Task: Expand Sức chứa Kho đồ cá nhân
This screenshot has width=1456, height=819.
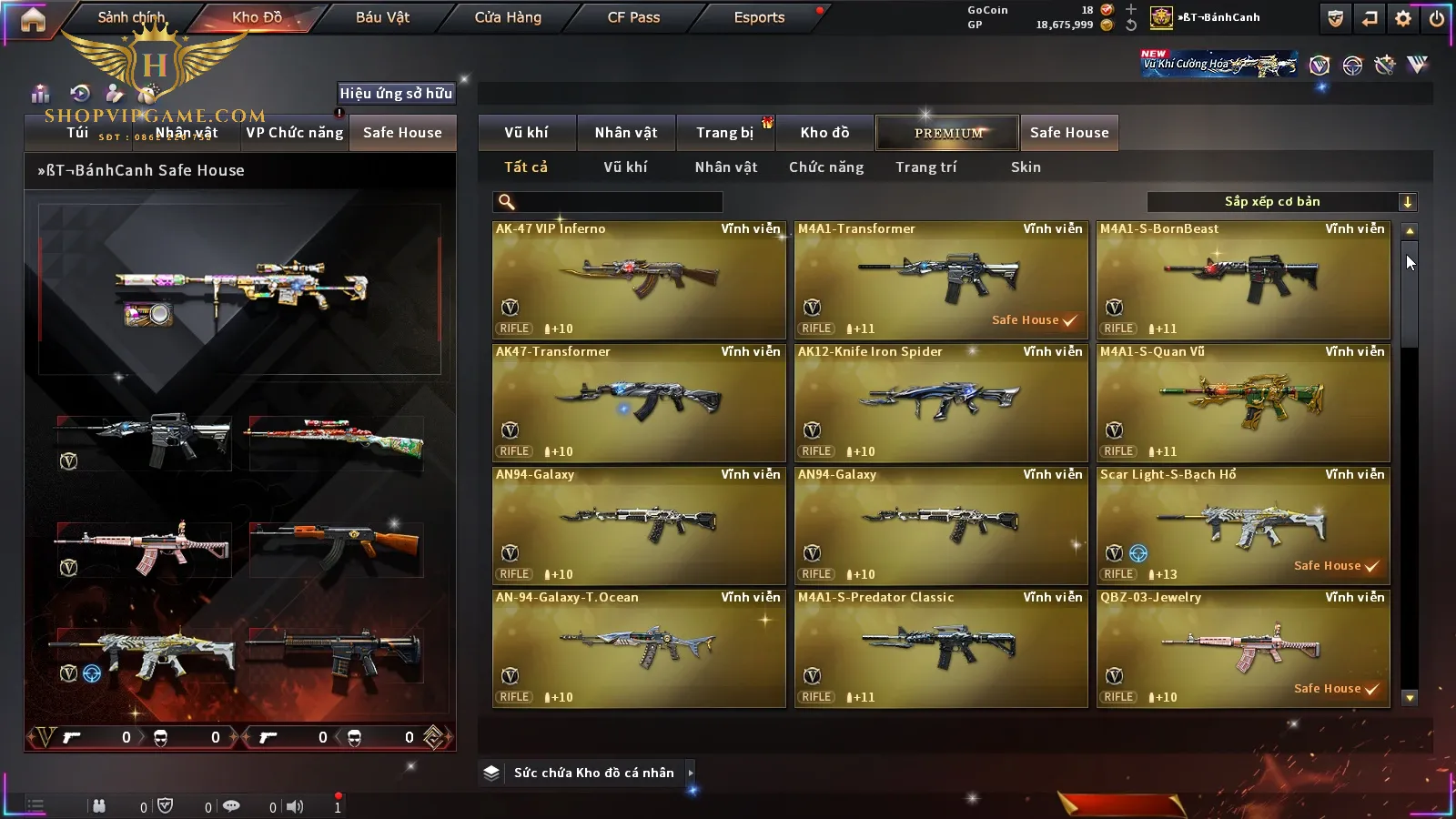Action: pos(593,773)
